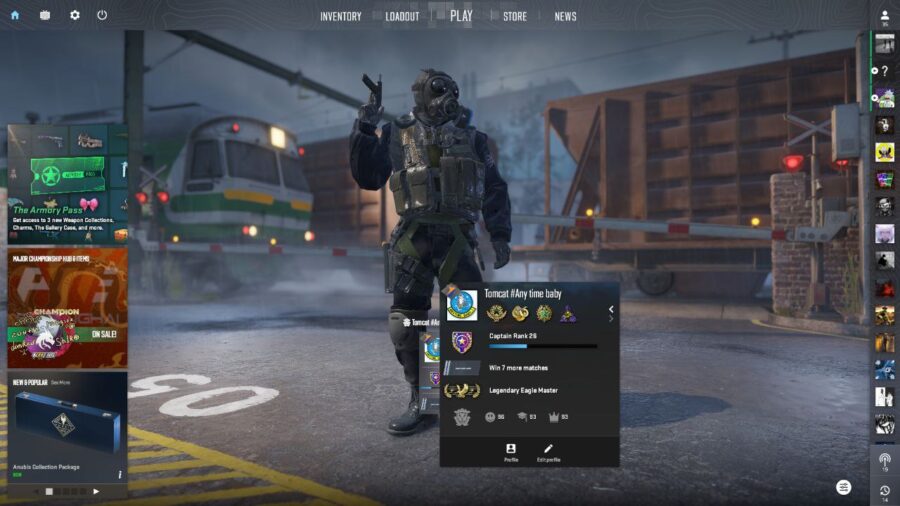Open the Inventory tab
The image size is (900, 506).
click(341, 16)
